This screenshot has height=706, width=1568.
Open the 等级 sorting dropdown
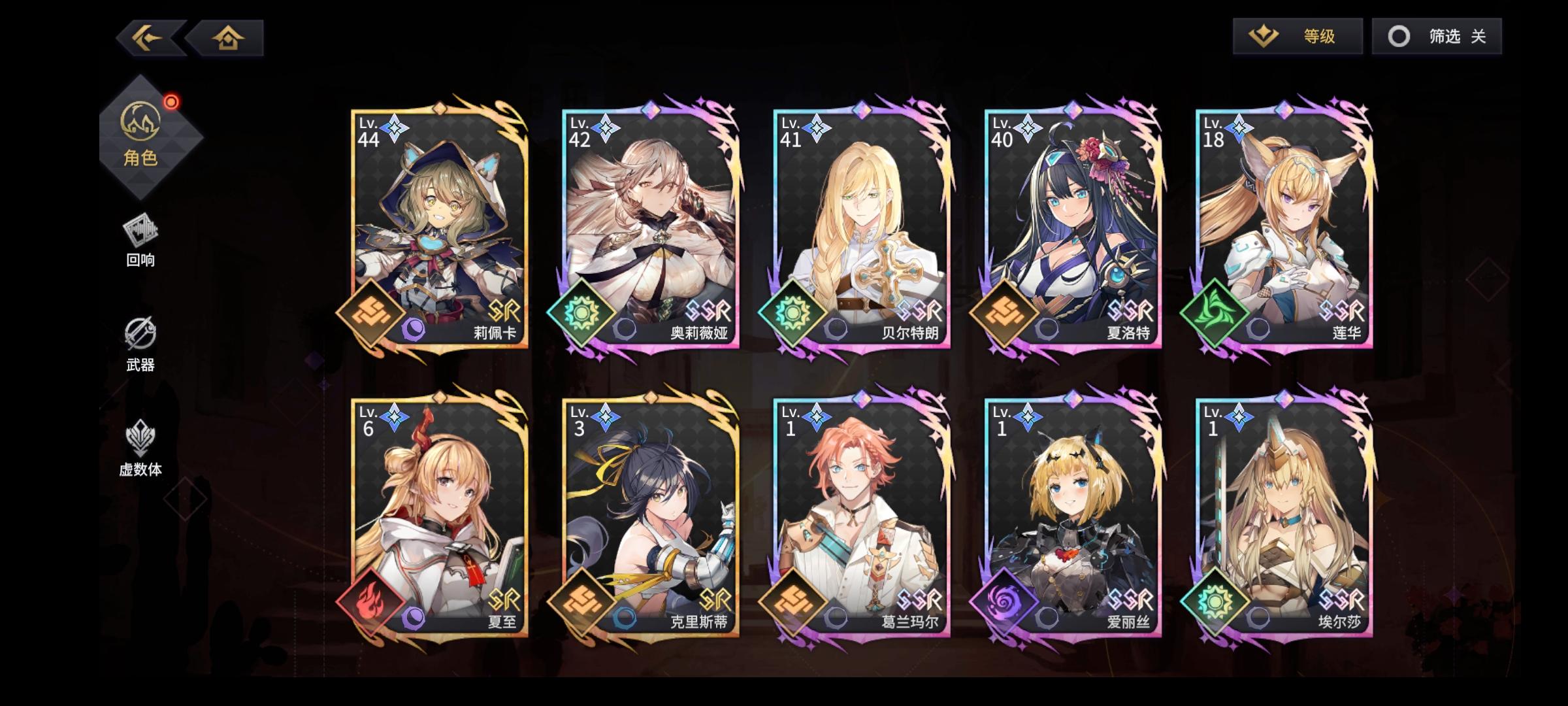click(1298, 37)
